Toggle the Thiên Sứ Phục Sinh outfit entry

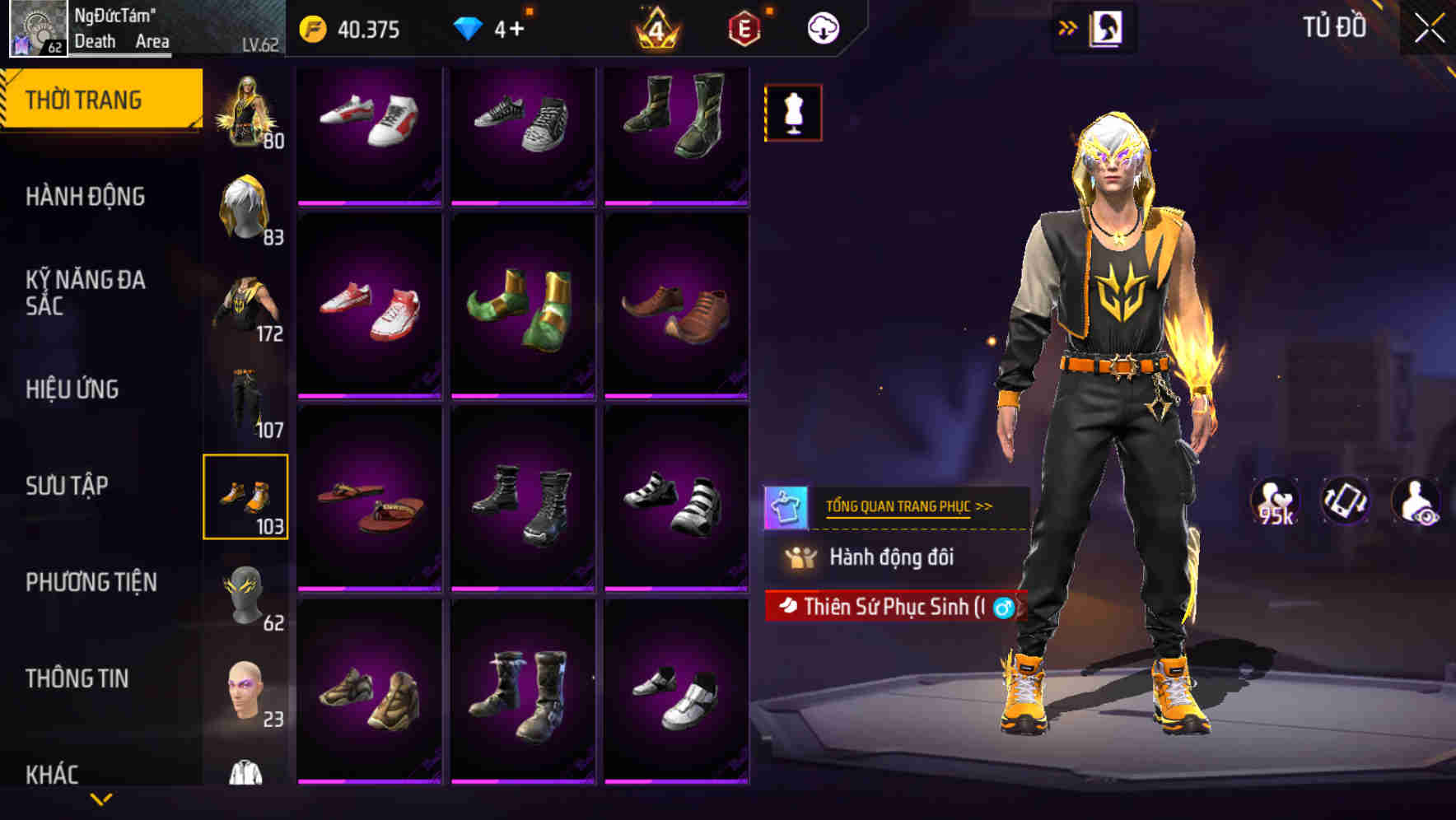point(894,608)
